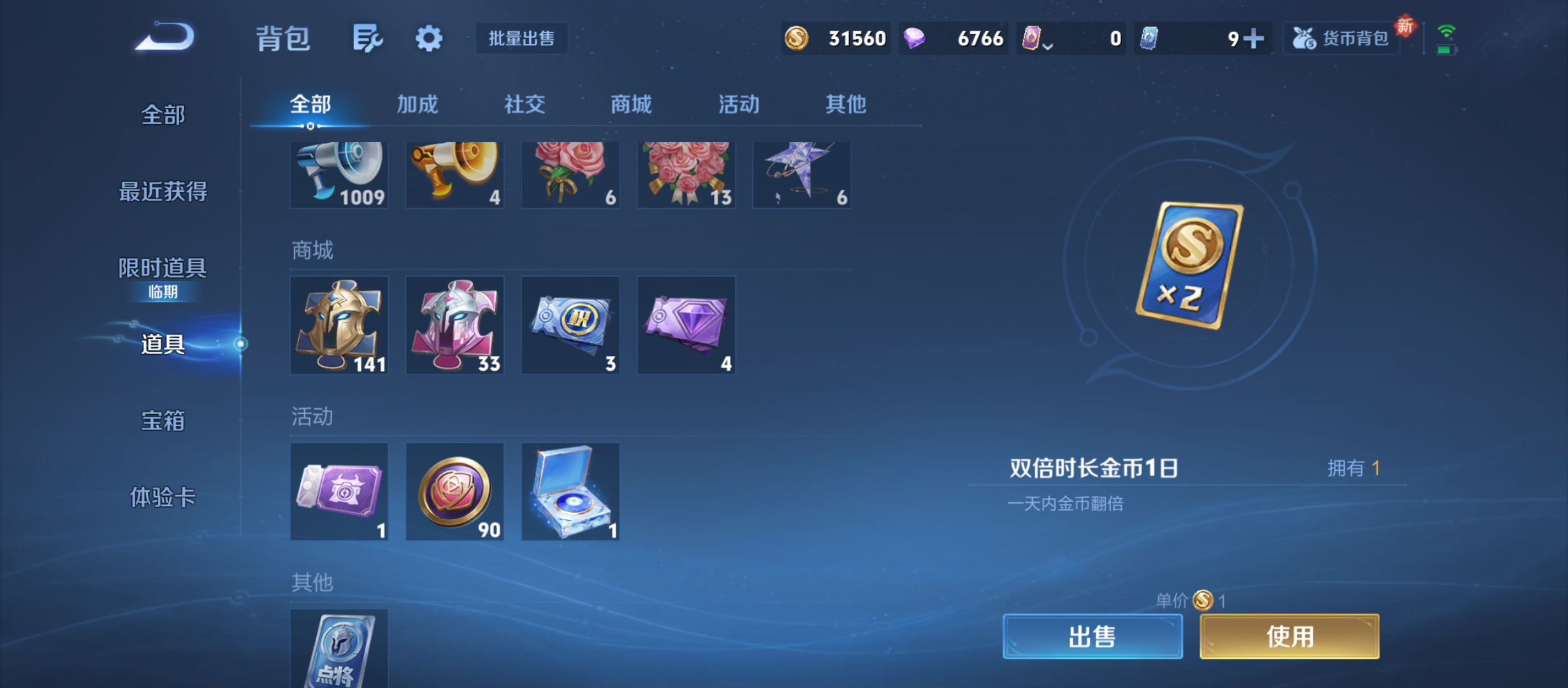Switch to the 商城 category tab
Screen dimensions: 1568x688
[x=630, y=104]
